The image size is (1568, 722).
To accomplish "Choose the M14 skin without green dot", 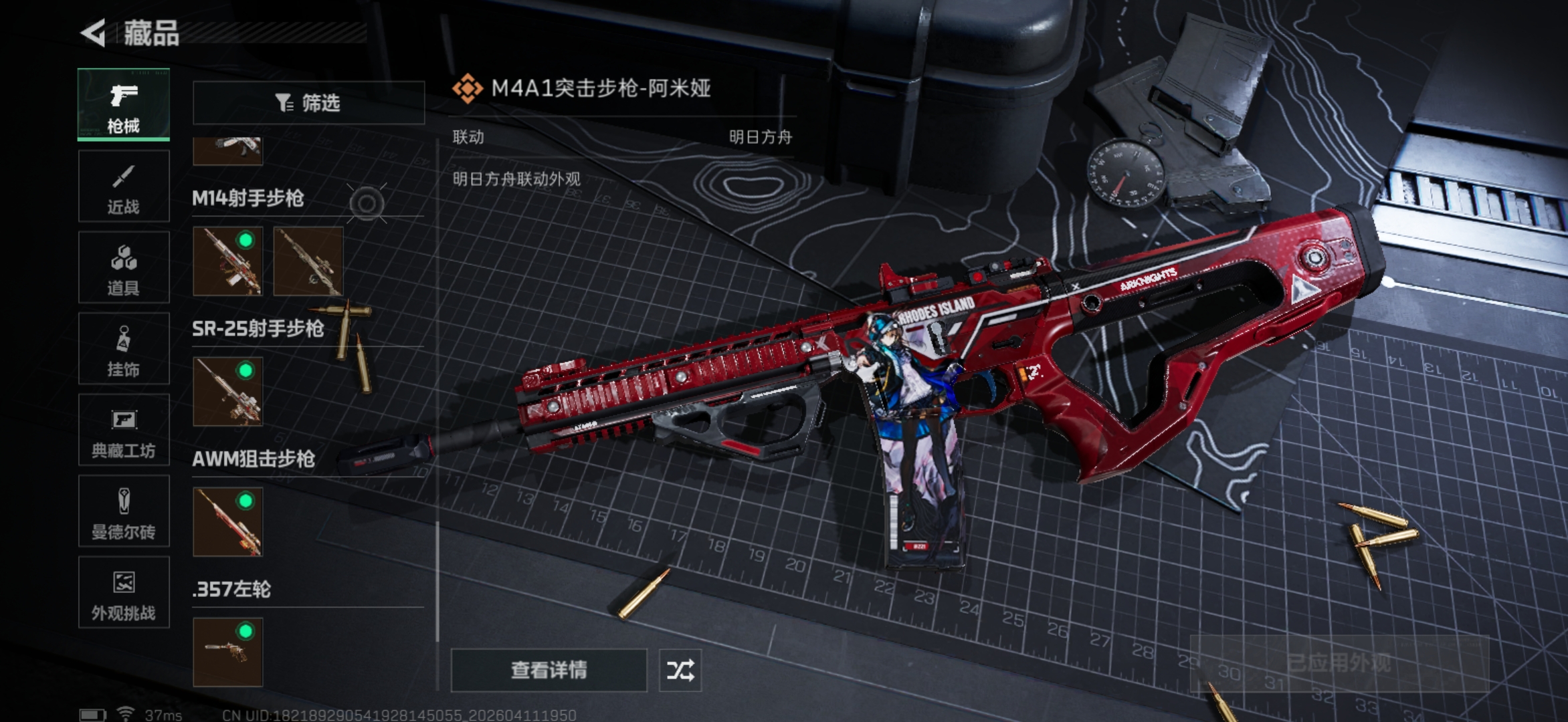I will [x=308, y=261].
